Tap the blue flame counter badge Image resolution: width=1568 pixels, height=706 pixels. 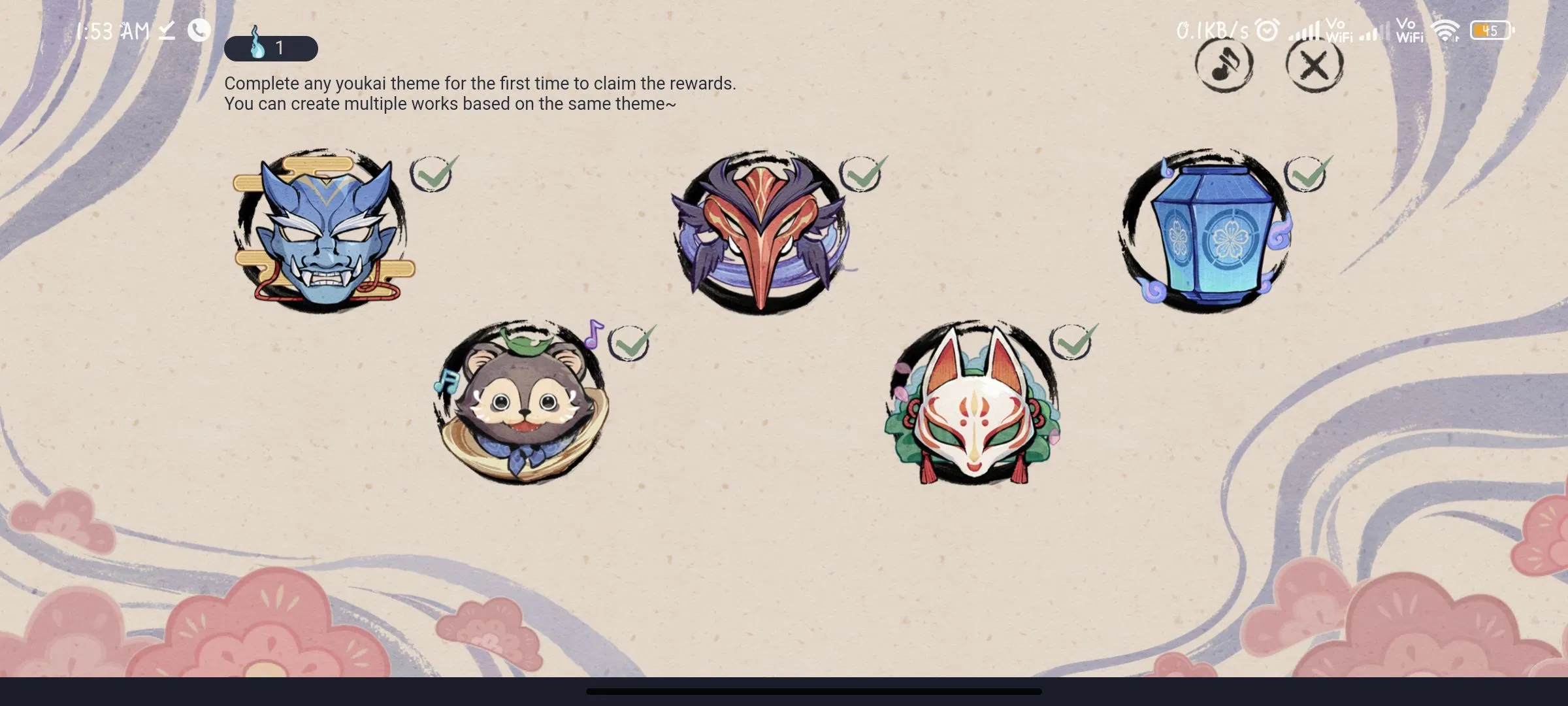click(x=271, y=48)
